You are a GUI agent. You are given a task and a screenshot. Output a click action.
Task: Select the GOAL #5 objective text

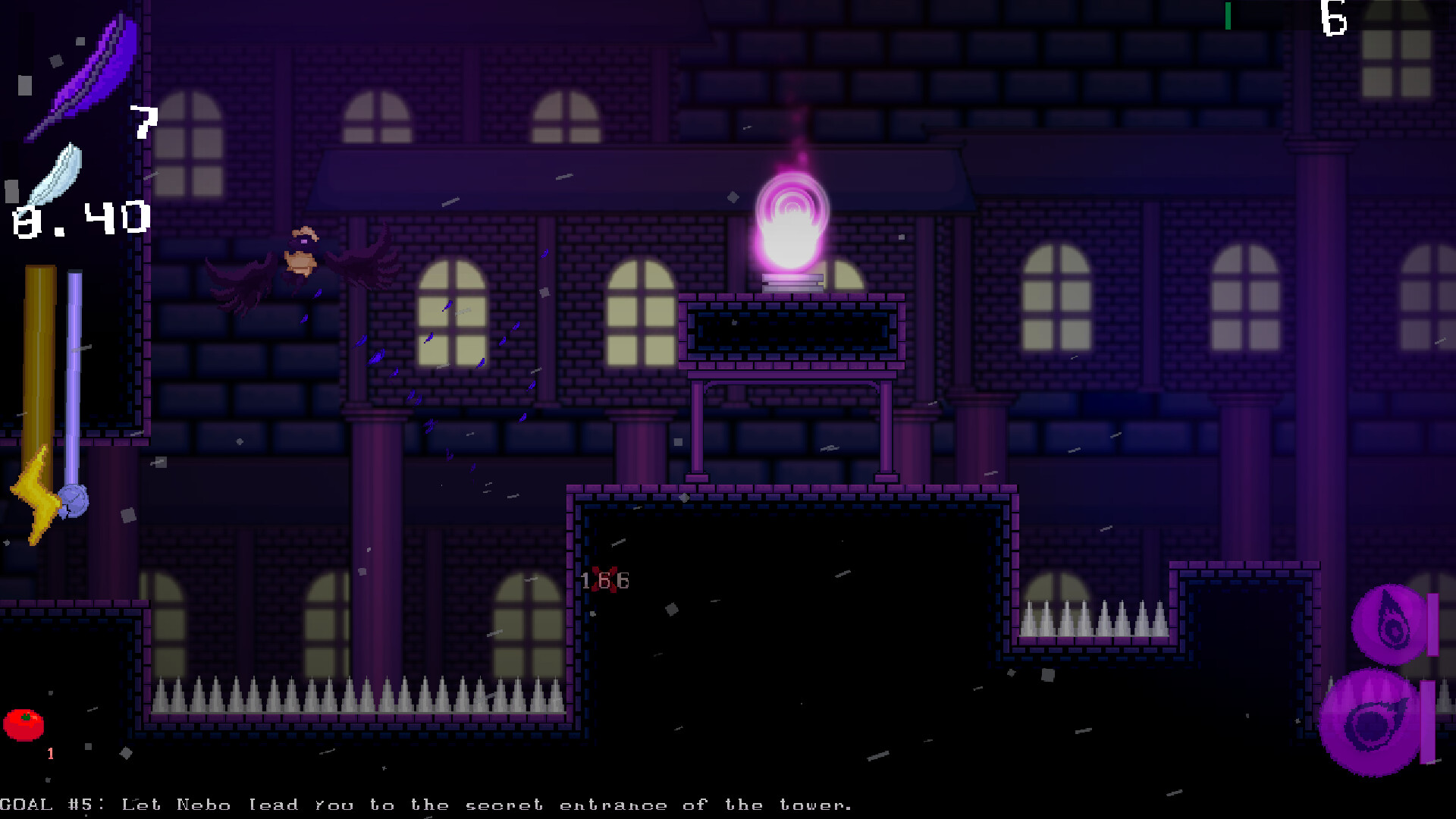[x=425, y=805]
